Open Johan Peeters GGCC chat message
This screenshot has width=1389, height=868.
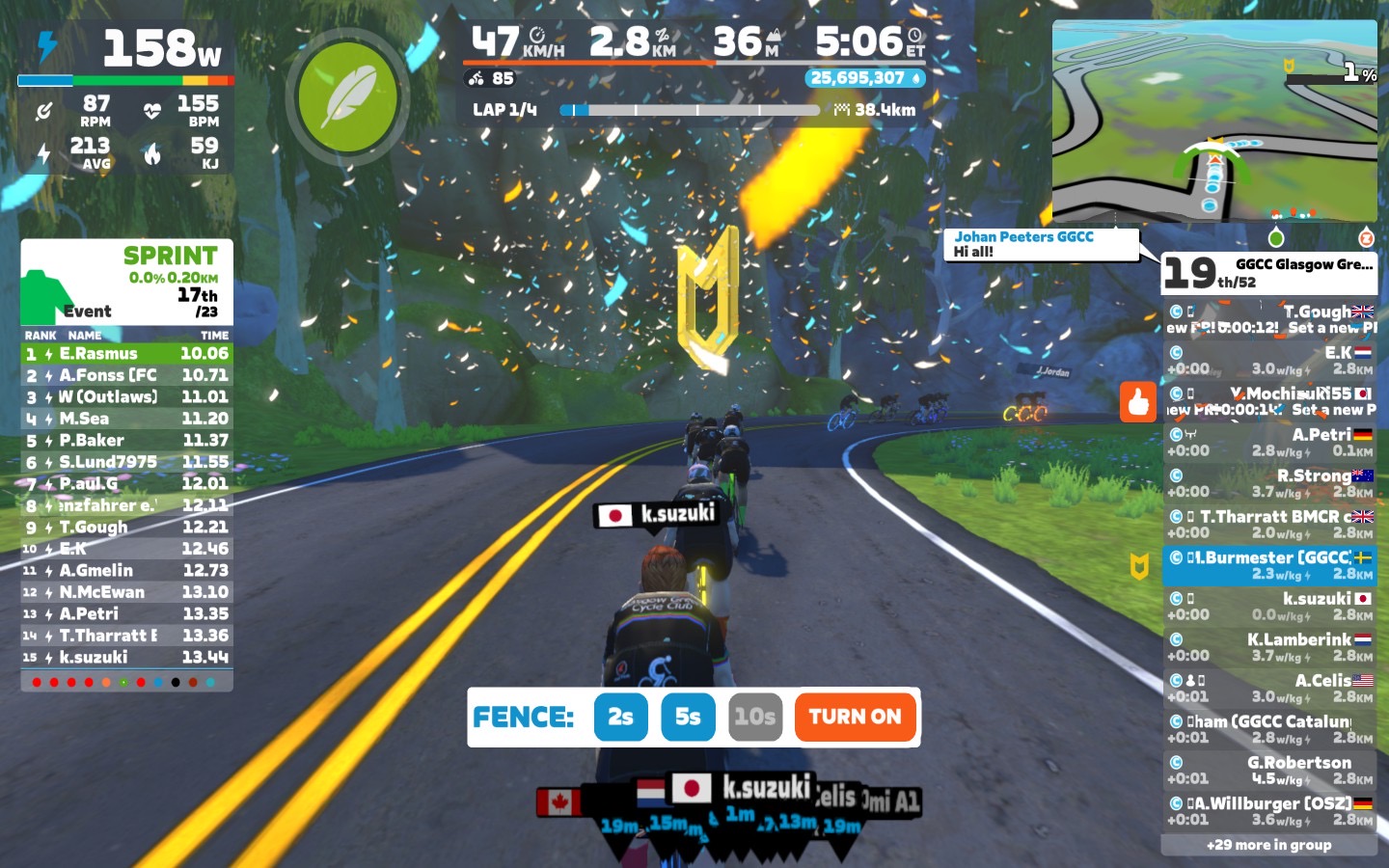coord(1042,244)
